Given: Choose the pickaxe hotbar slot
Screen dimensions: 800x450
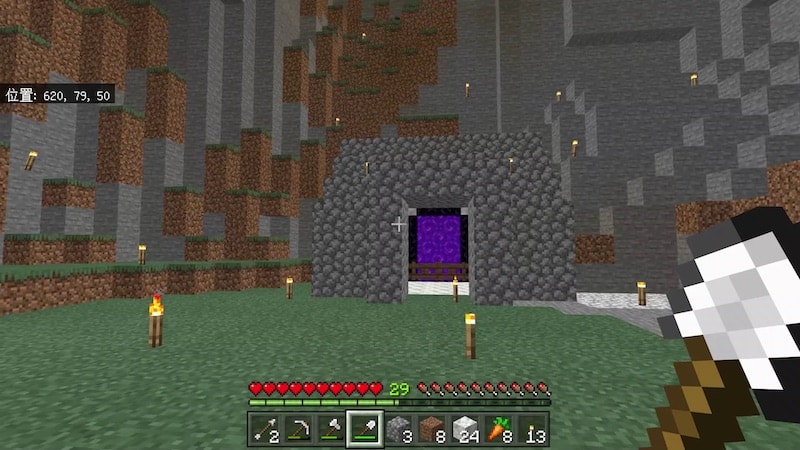Looking at the screenshot, I should [298, 429].
